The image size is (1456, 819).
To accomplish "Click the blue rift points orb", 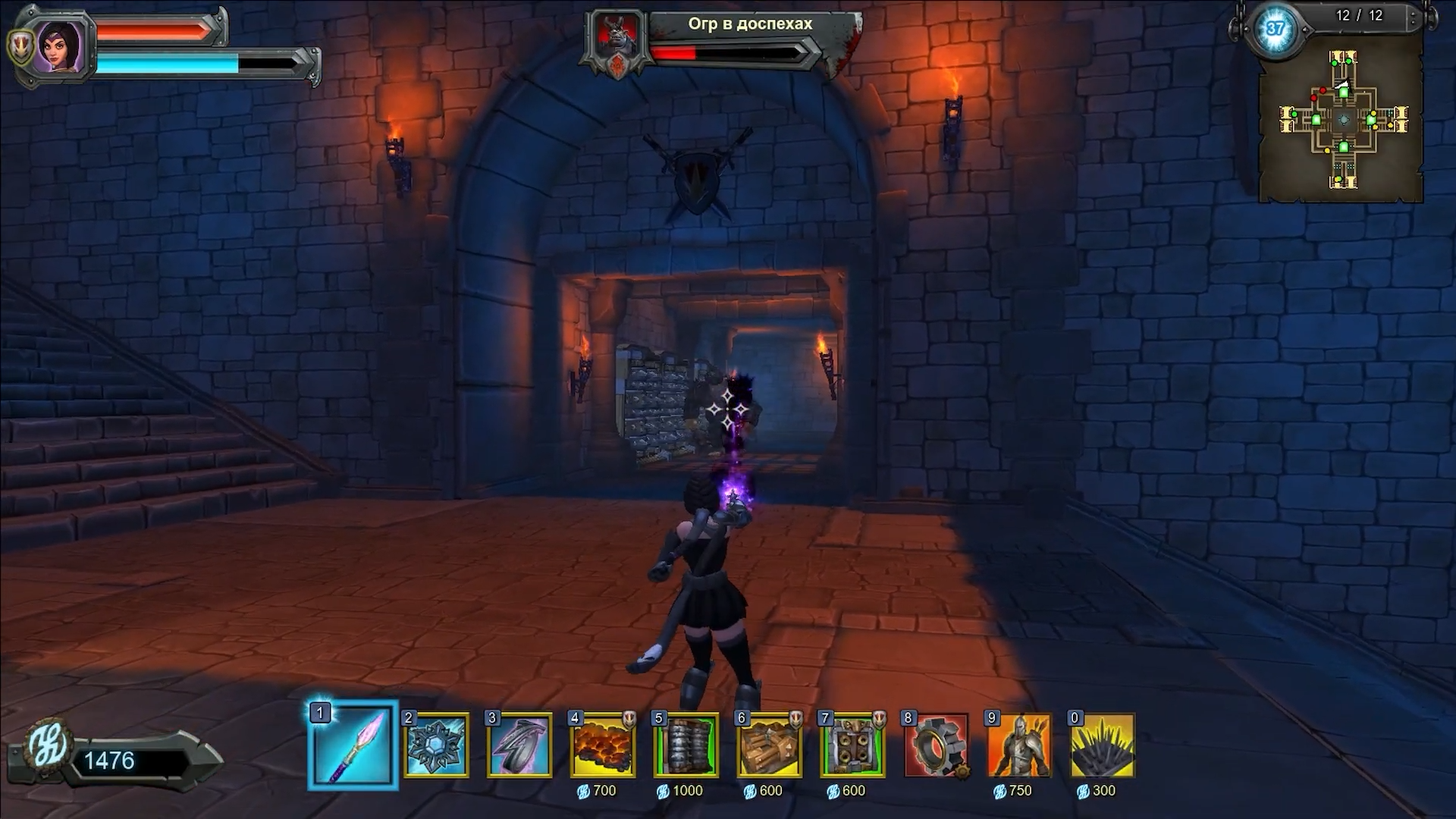I will tap(1275, 30).
